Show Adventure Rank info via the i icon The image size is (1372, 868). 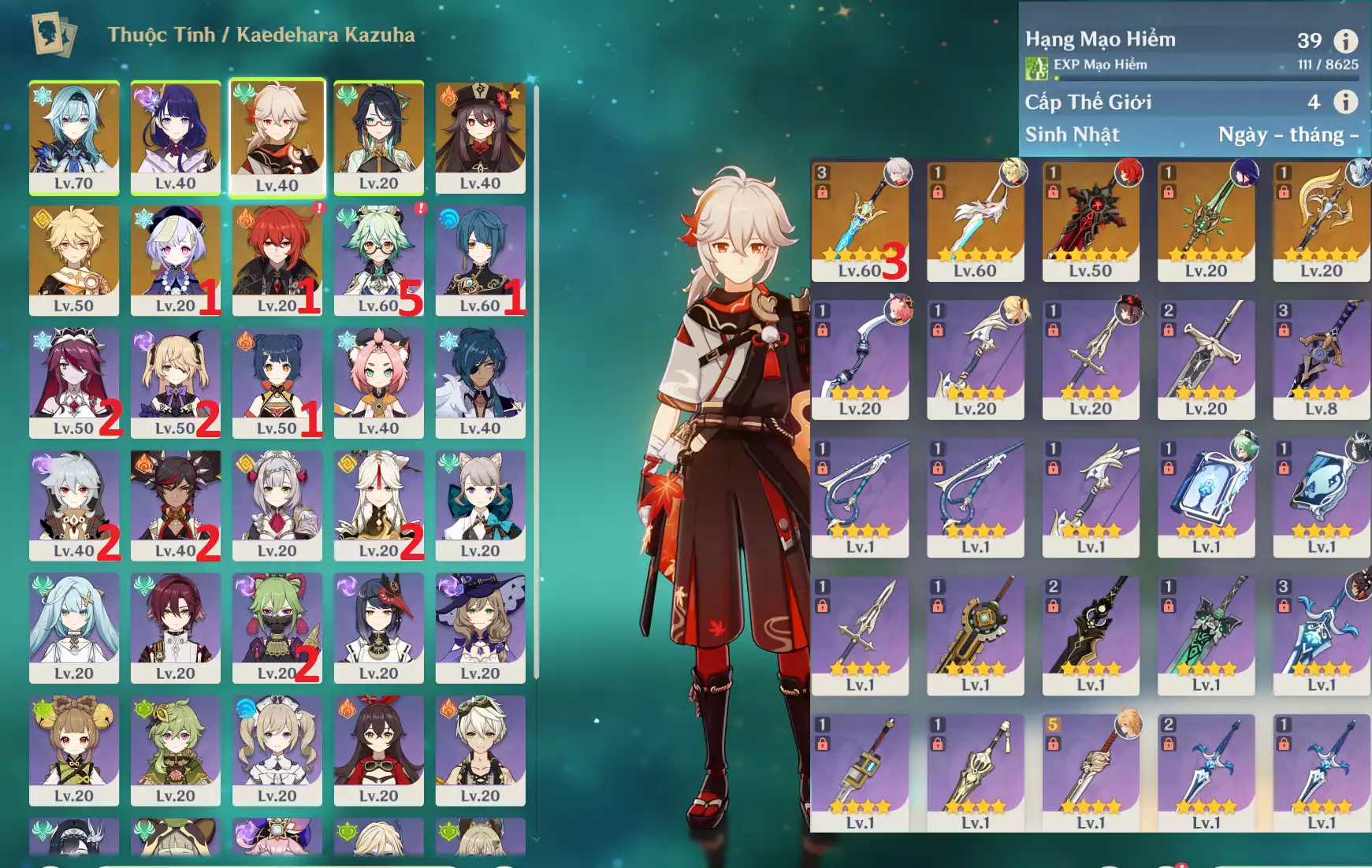1345,40
